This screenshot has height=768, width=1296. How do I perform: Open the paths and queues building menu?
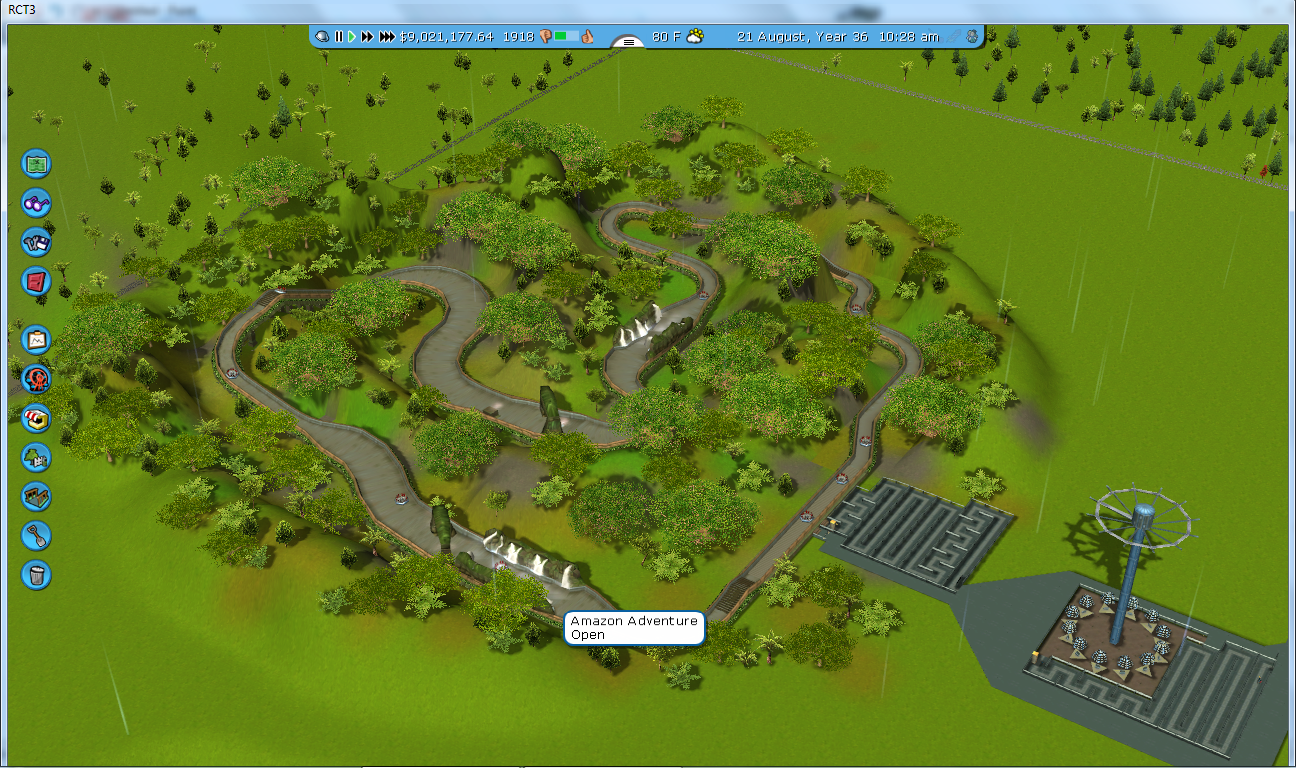(x=37, y=496)
